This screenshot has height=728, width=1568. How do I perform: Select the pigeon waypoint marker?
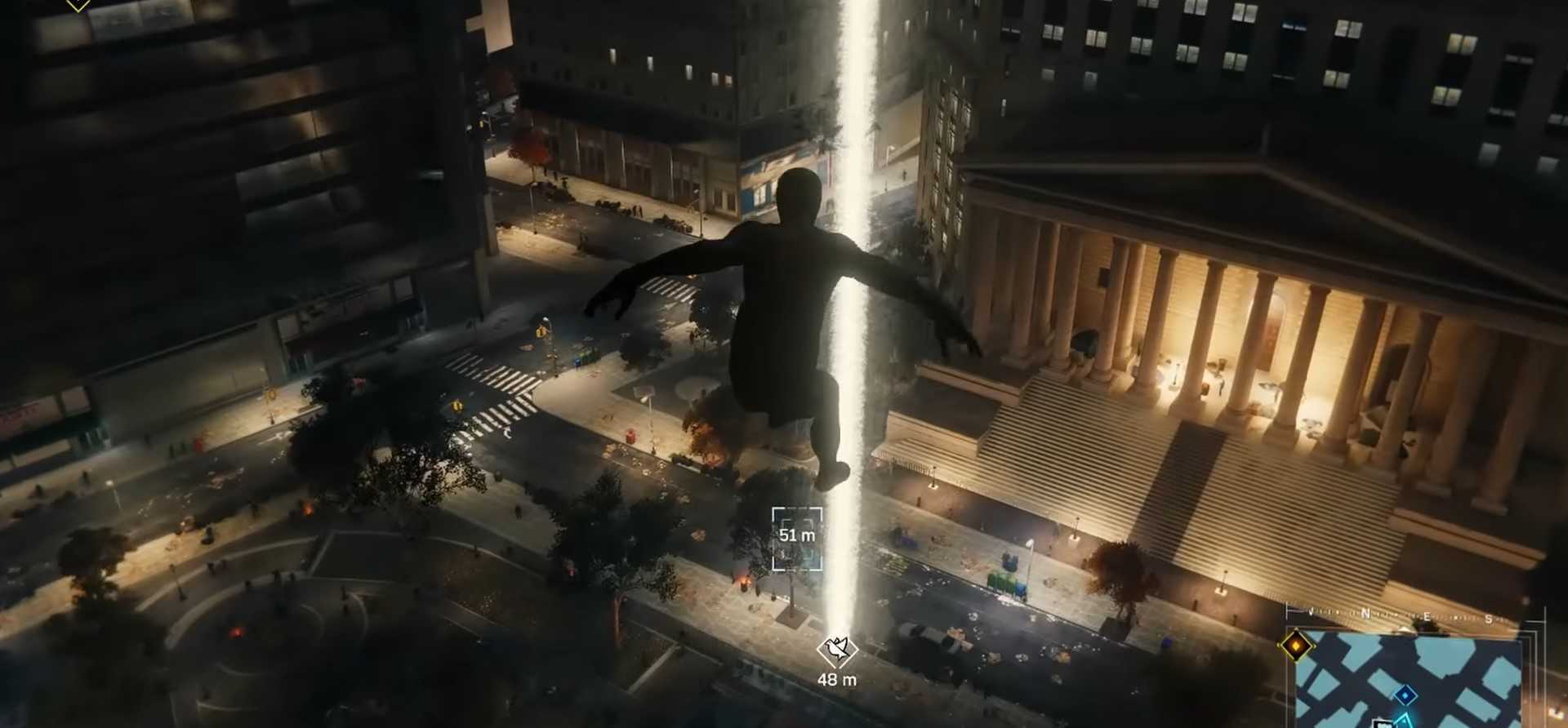837,650
